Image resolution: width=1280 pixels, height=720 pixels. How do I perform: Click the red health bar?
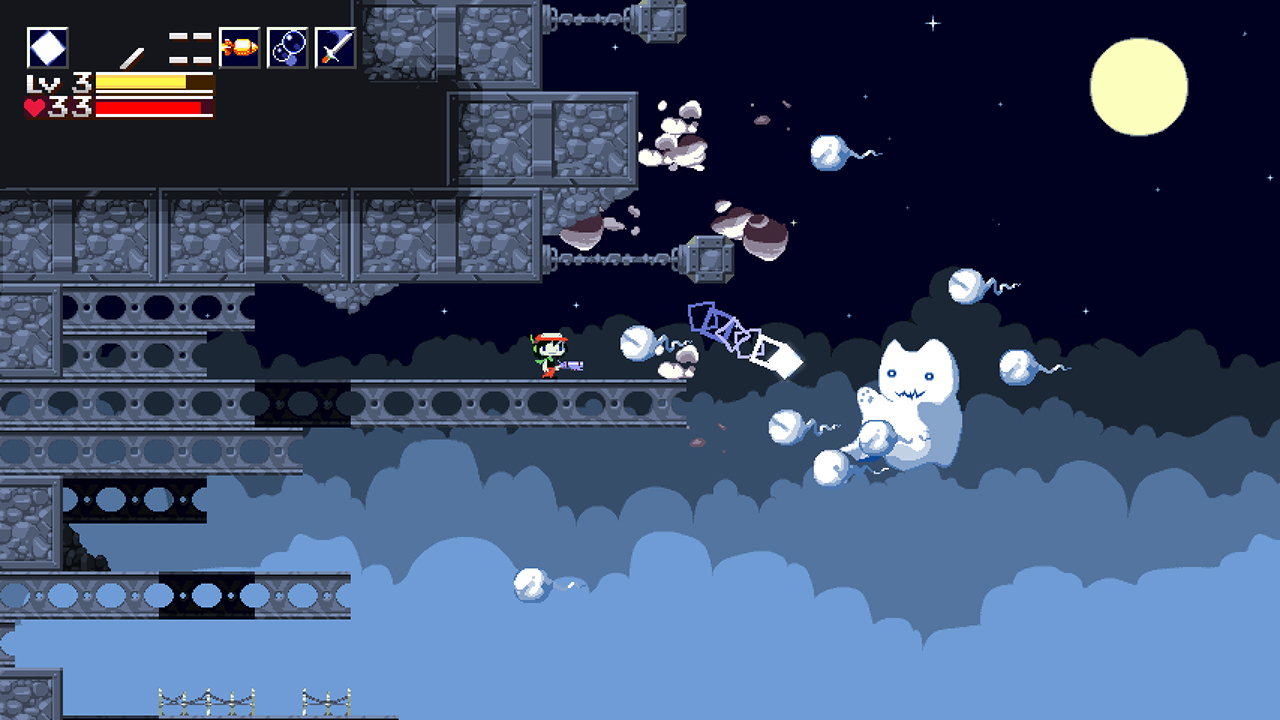(x=148, y=106)
